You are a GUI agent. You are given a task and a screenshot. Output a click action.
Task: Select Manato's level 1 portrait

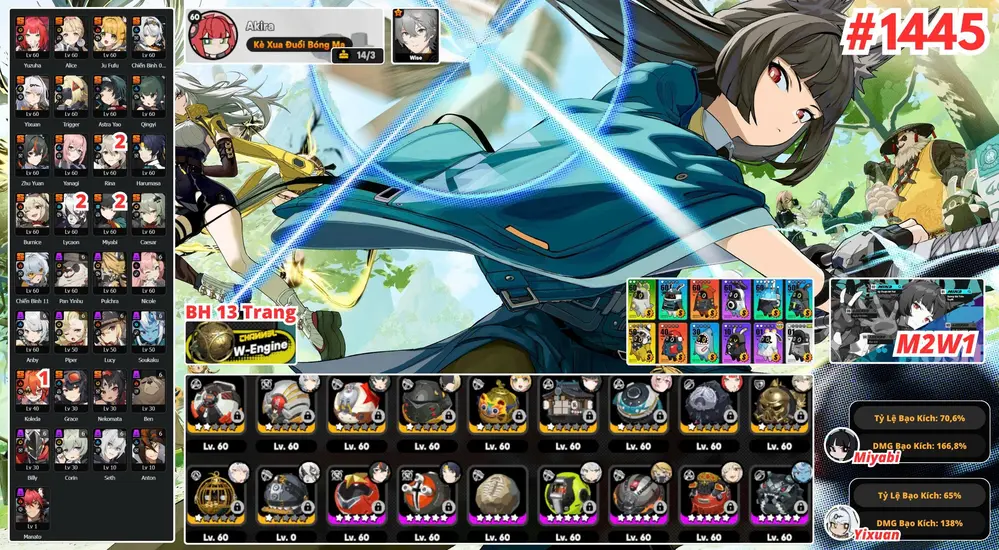pyautogui.click(x=31, y=504)
